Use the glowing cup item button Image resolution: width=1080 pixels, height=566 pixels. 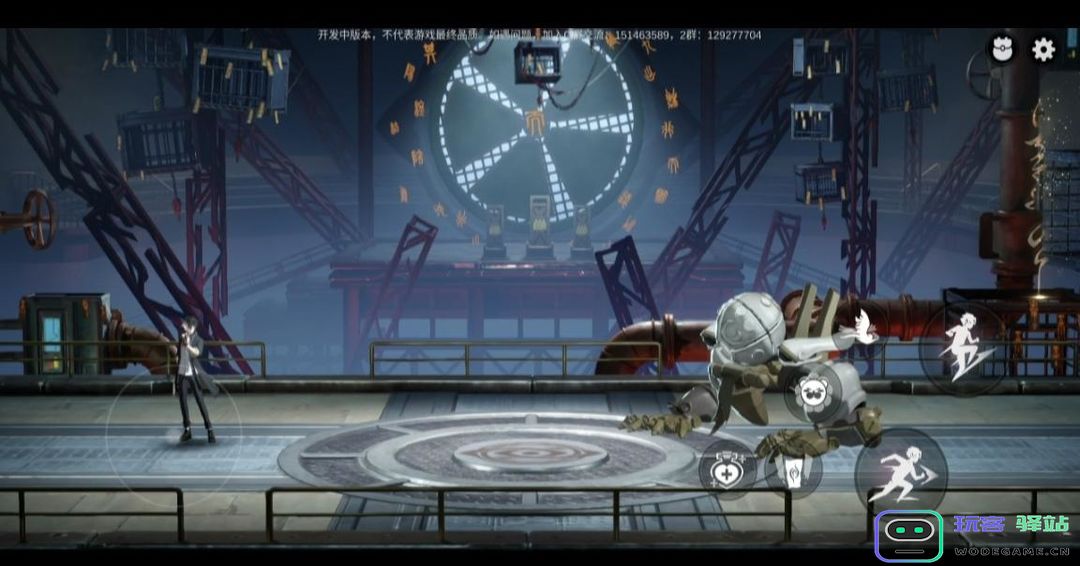793,468
